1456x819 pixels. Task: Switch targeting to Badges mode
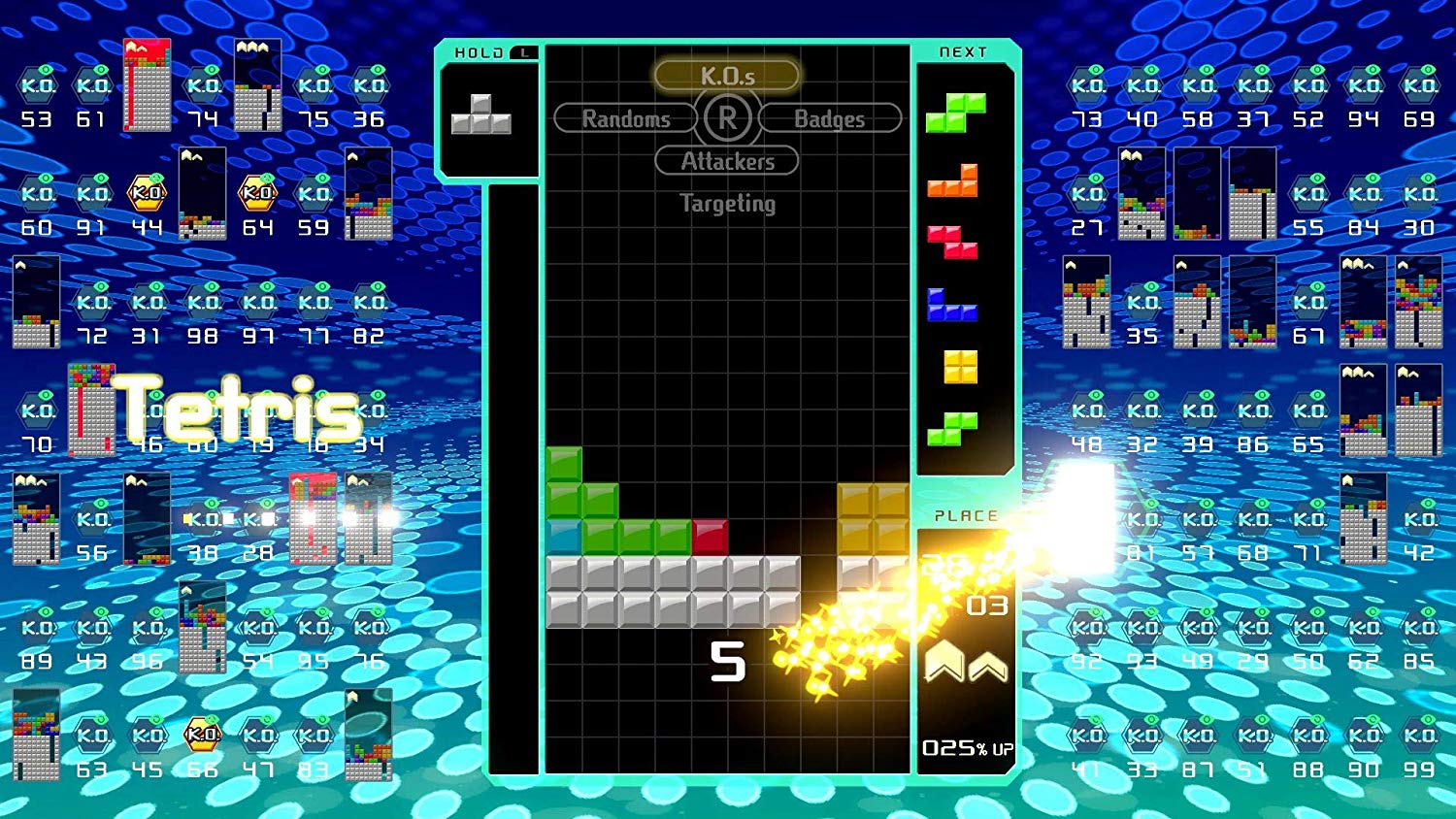(830, 118)
